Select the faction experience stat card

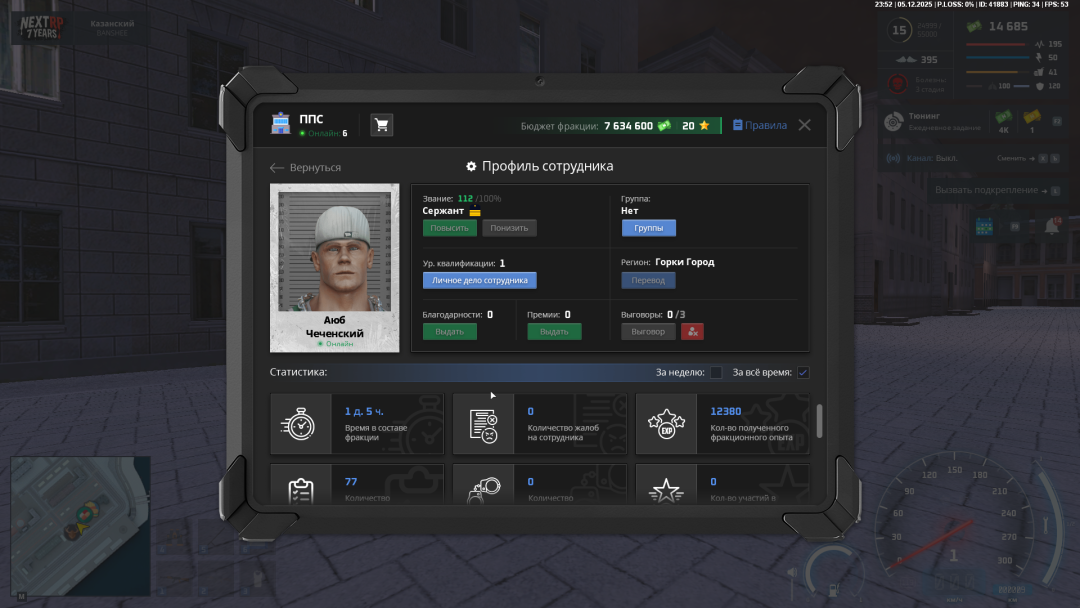(722, 424)
